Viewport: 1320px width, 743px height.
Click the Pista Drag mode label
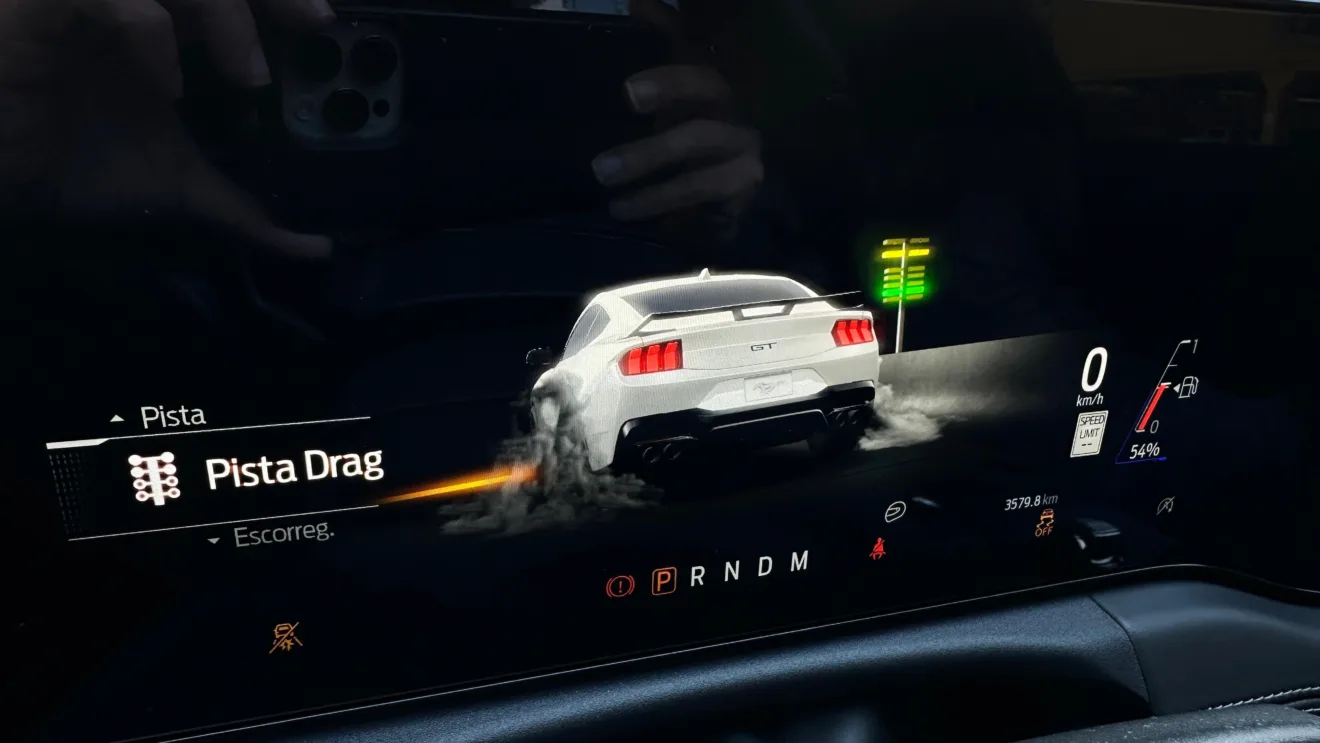tap(295, 469)
